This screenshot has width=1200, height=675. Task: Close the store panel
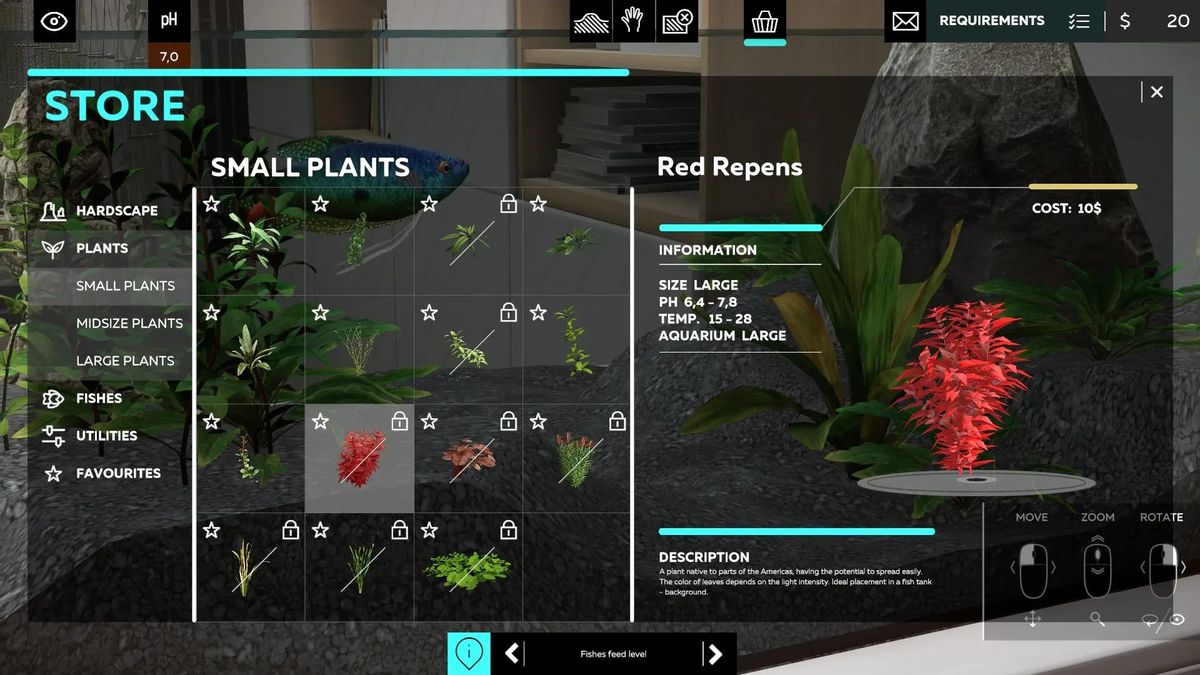coord(1156,92)
